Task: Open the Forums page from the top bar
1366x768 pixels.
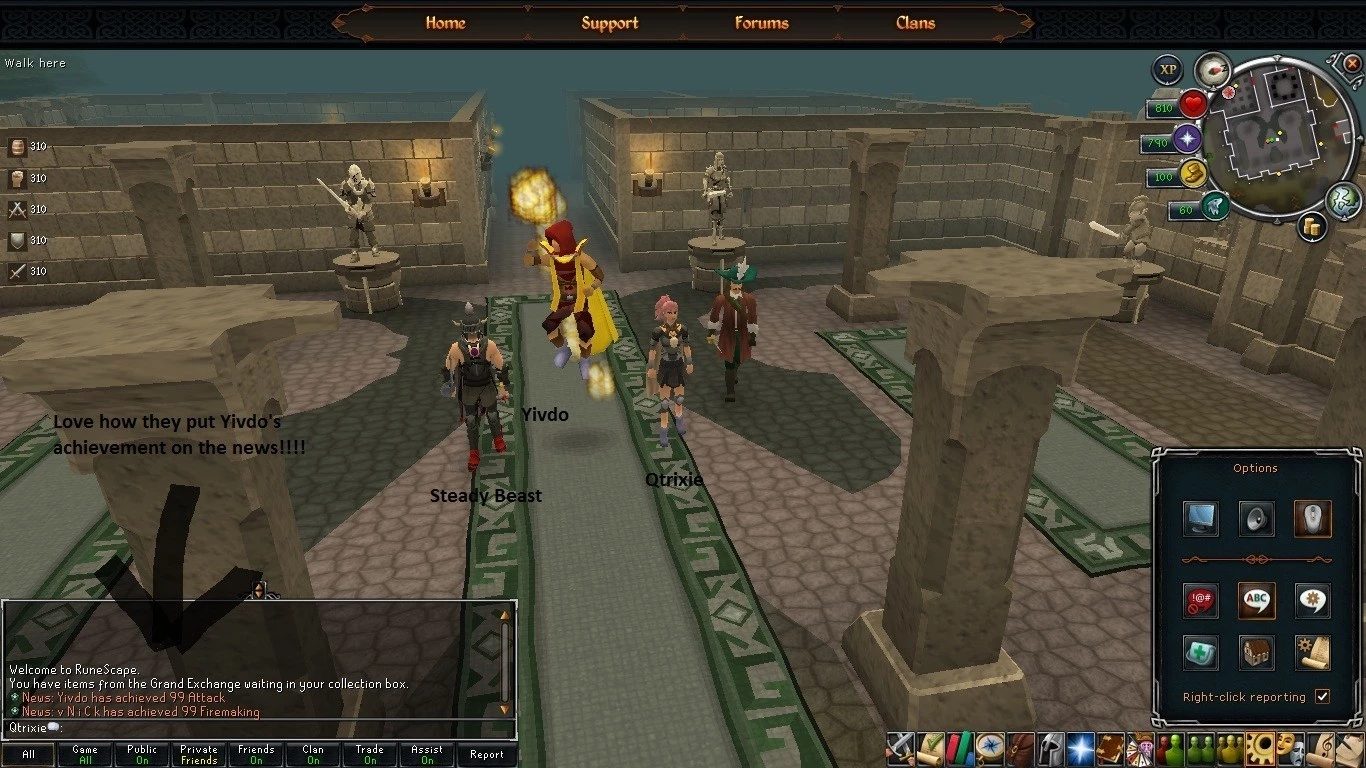Action: [x=761, y=23]
